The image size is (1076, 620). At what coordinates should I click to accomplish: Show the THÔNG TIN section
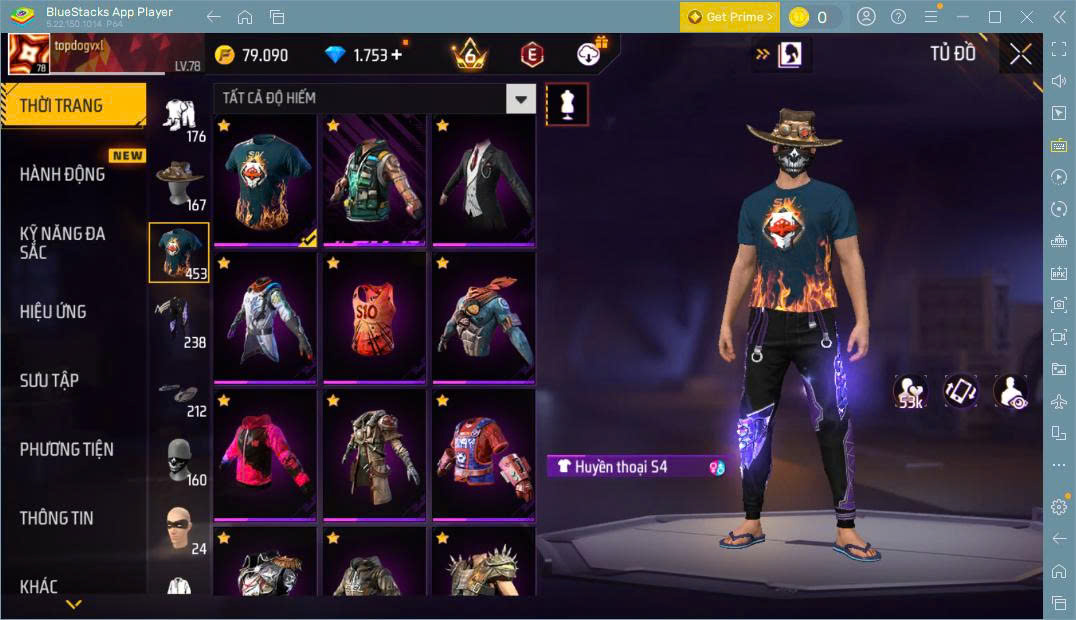[x=57, y=517]
